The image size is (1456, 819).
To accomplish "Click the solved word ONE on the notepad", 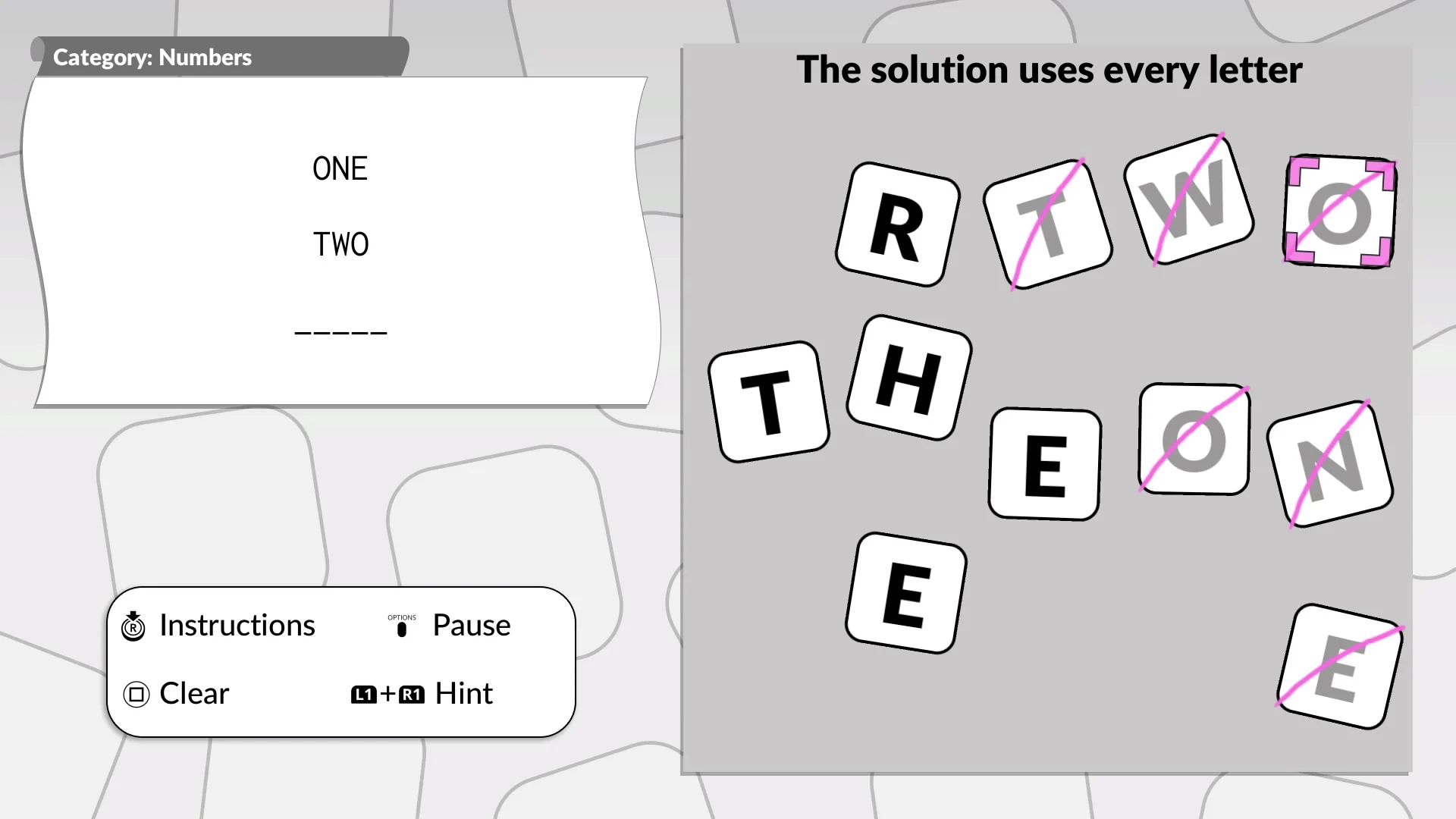I will [340, 168].
